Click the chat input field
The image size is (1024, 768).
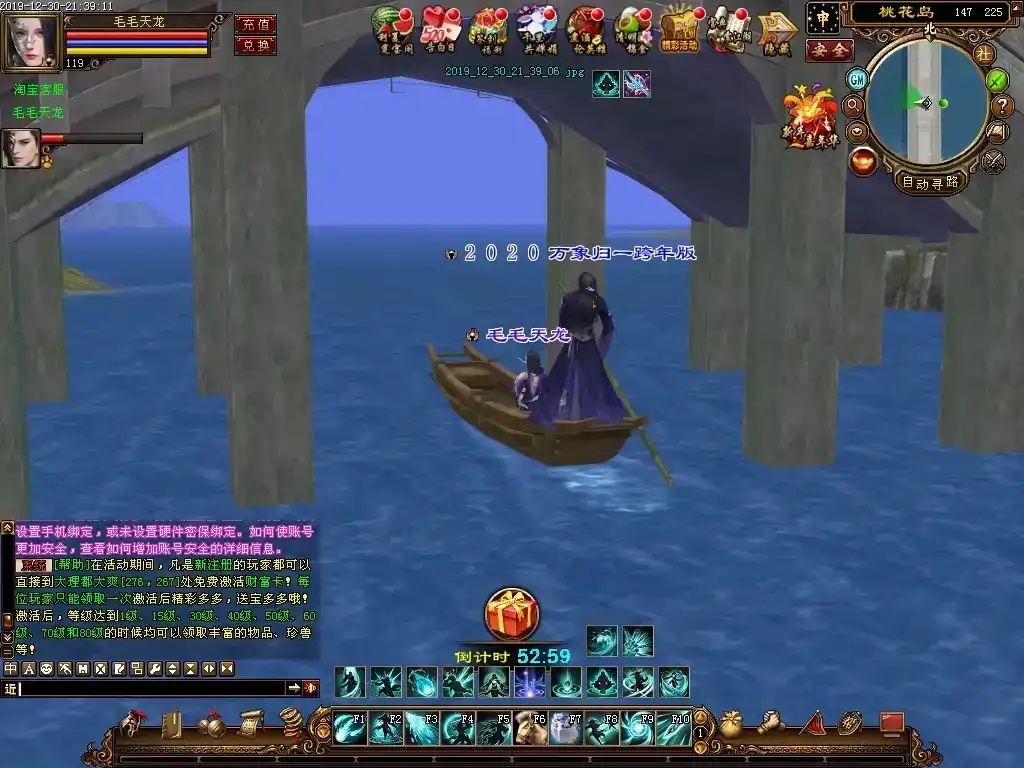click(150, 688)
